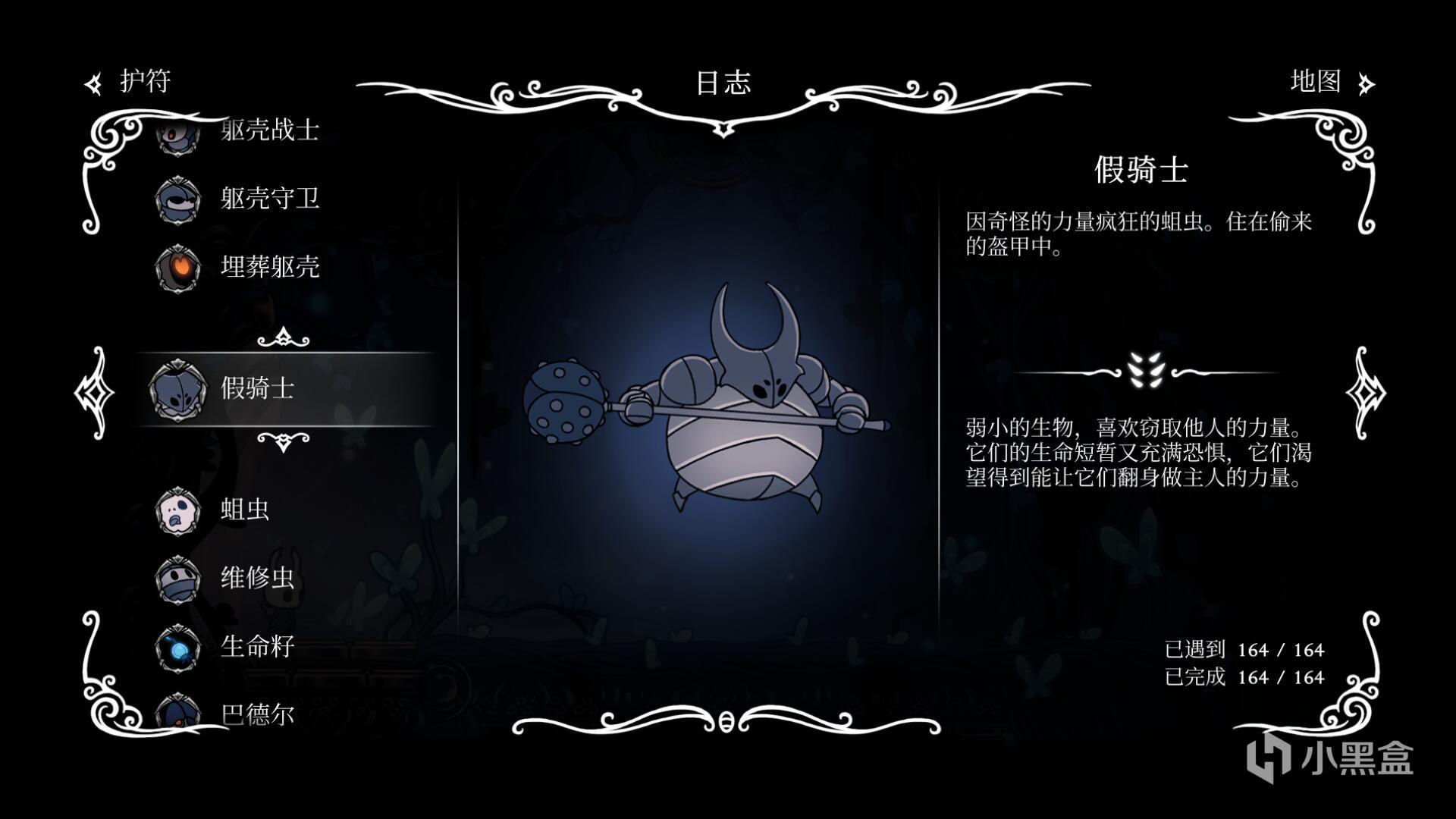Select the highlighted 假骑士 entry
This screenshot has width=1456, height=819.
point(258,388)
